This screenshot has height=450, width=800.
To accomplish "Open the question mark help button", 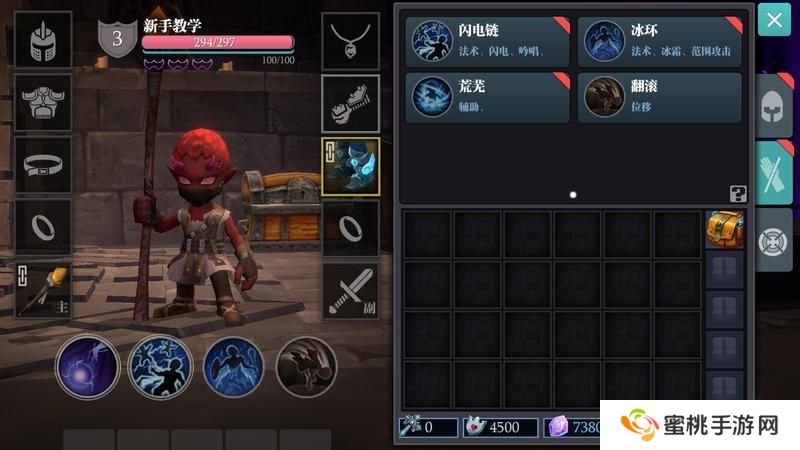I will [738, 194].
